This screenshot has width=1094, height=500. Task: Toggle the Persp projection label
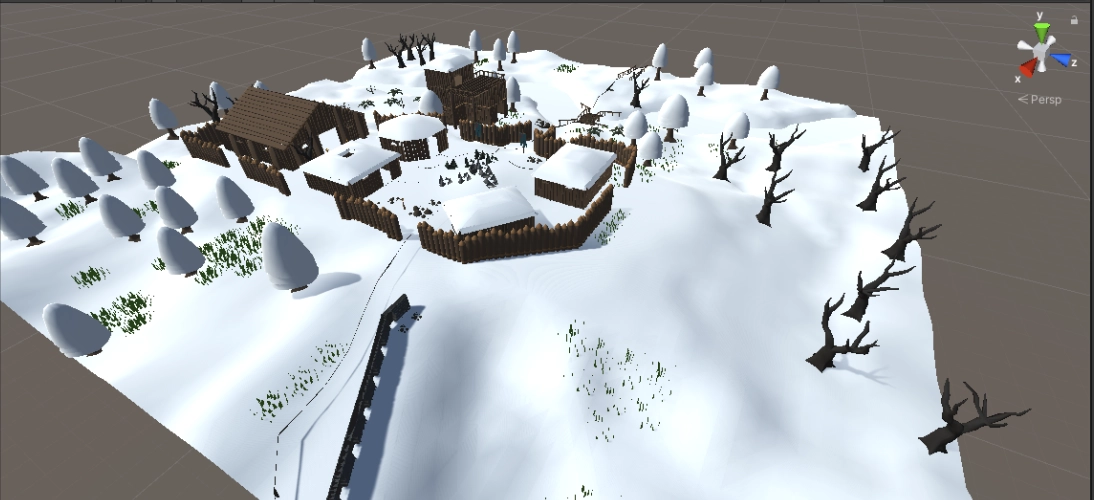[x=1044, y=100]
